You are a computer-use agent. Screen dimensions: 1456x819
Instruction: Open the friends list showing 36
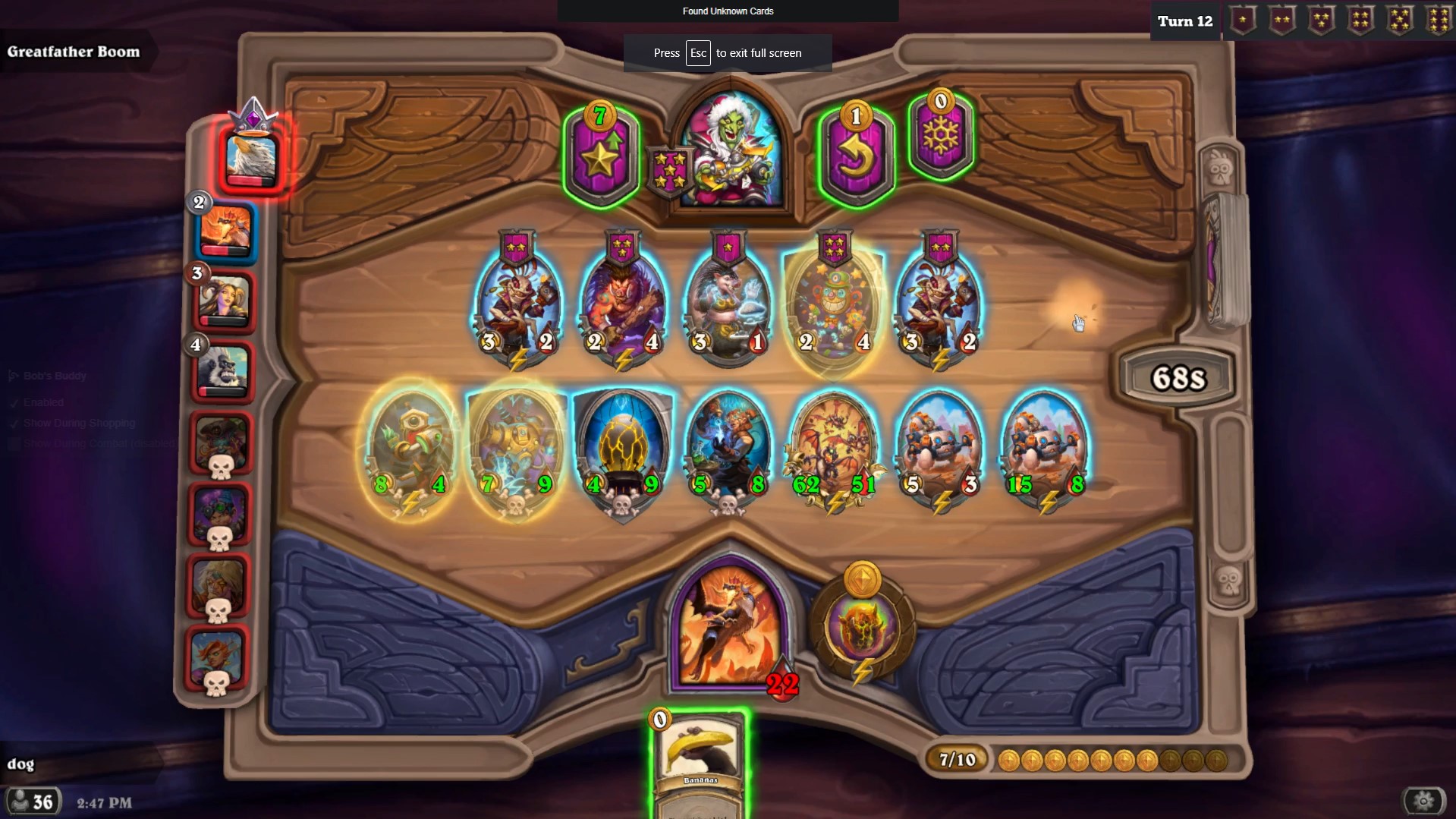pos(33,802)
